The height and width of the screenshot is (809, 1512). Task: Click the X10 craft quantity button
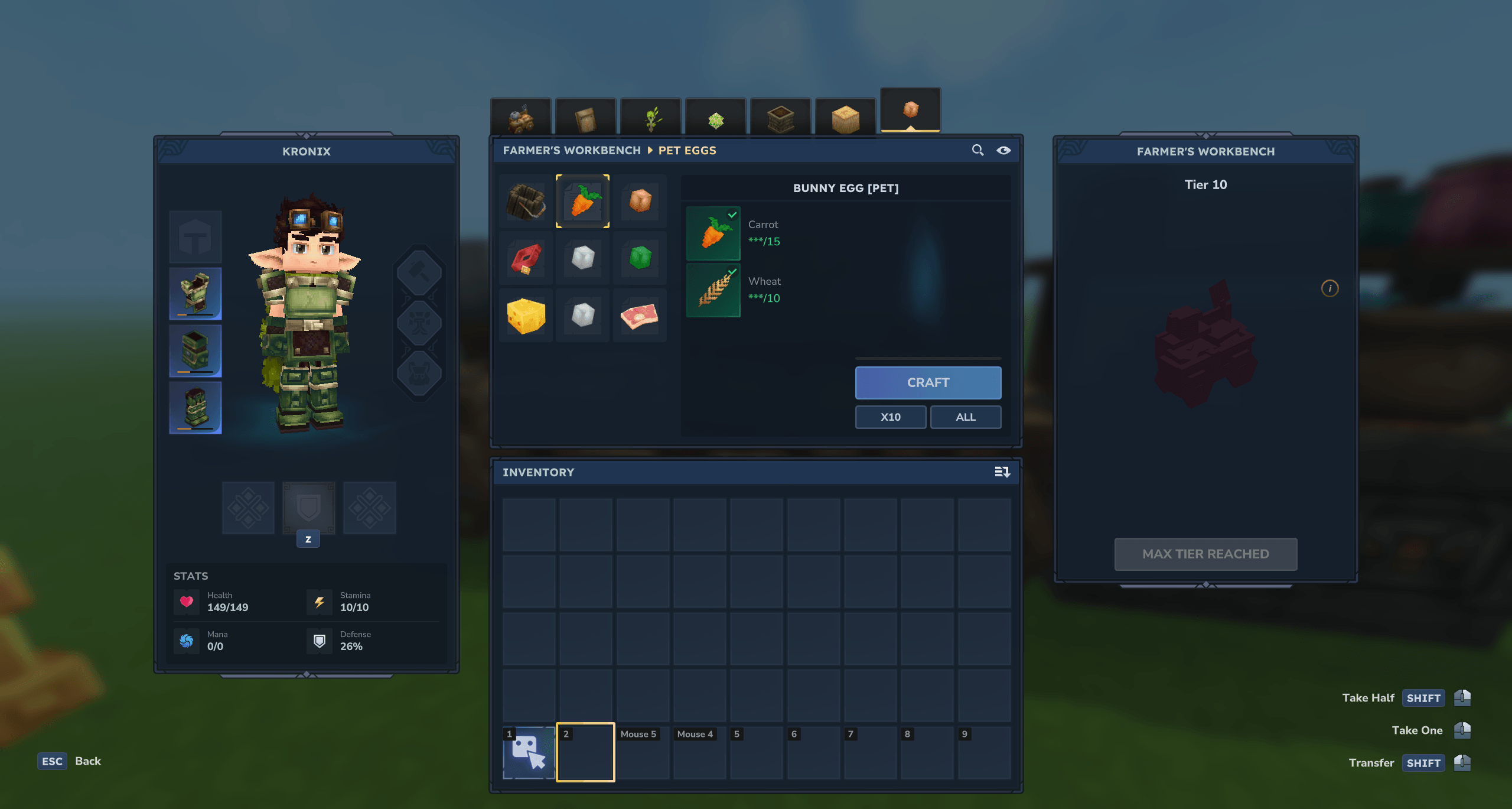890,417
